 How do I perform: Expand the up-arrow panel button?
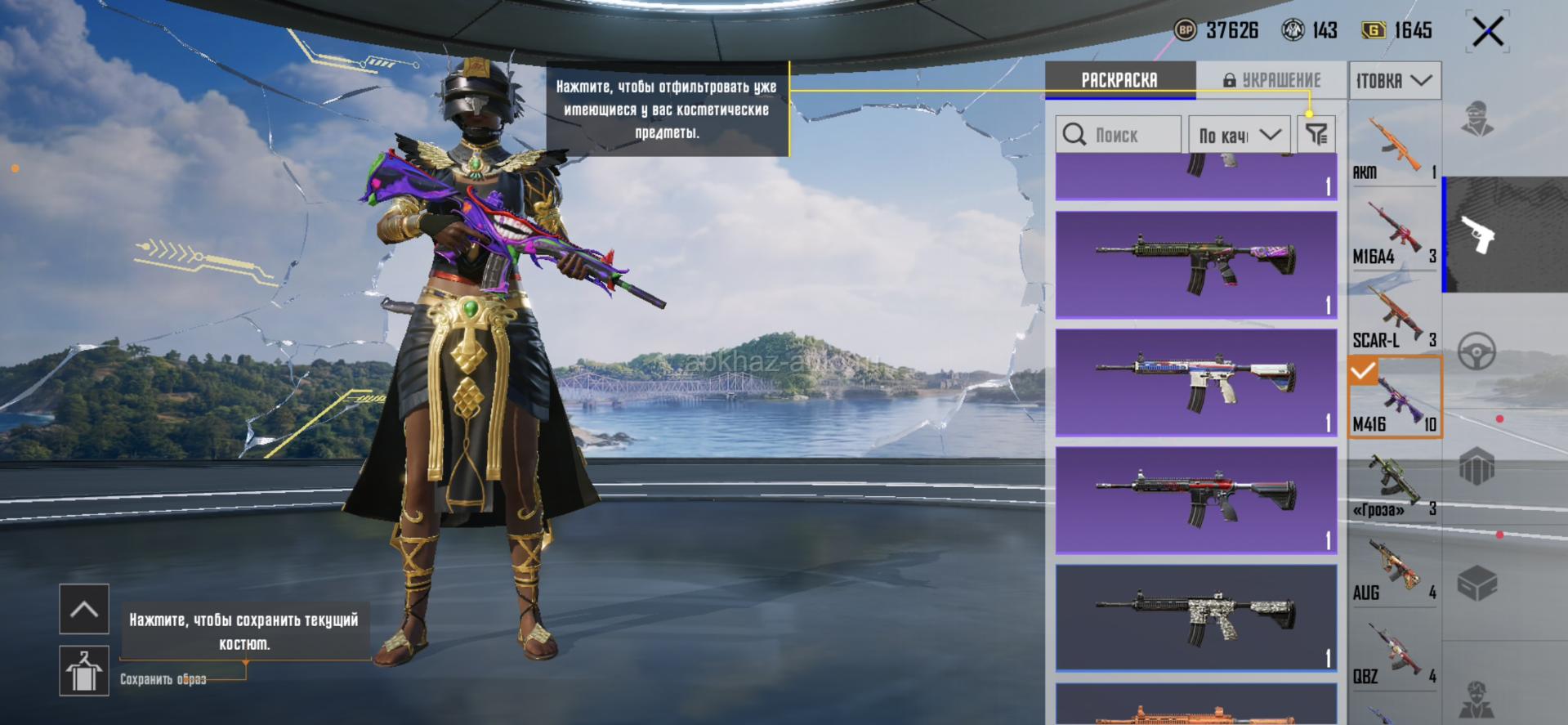pos(83,609)
